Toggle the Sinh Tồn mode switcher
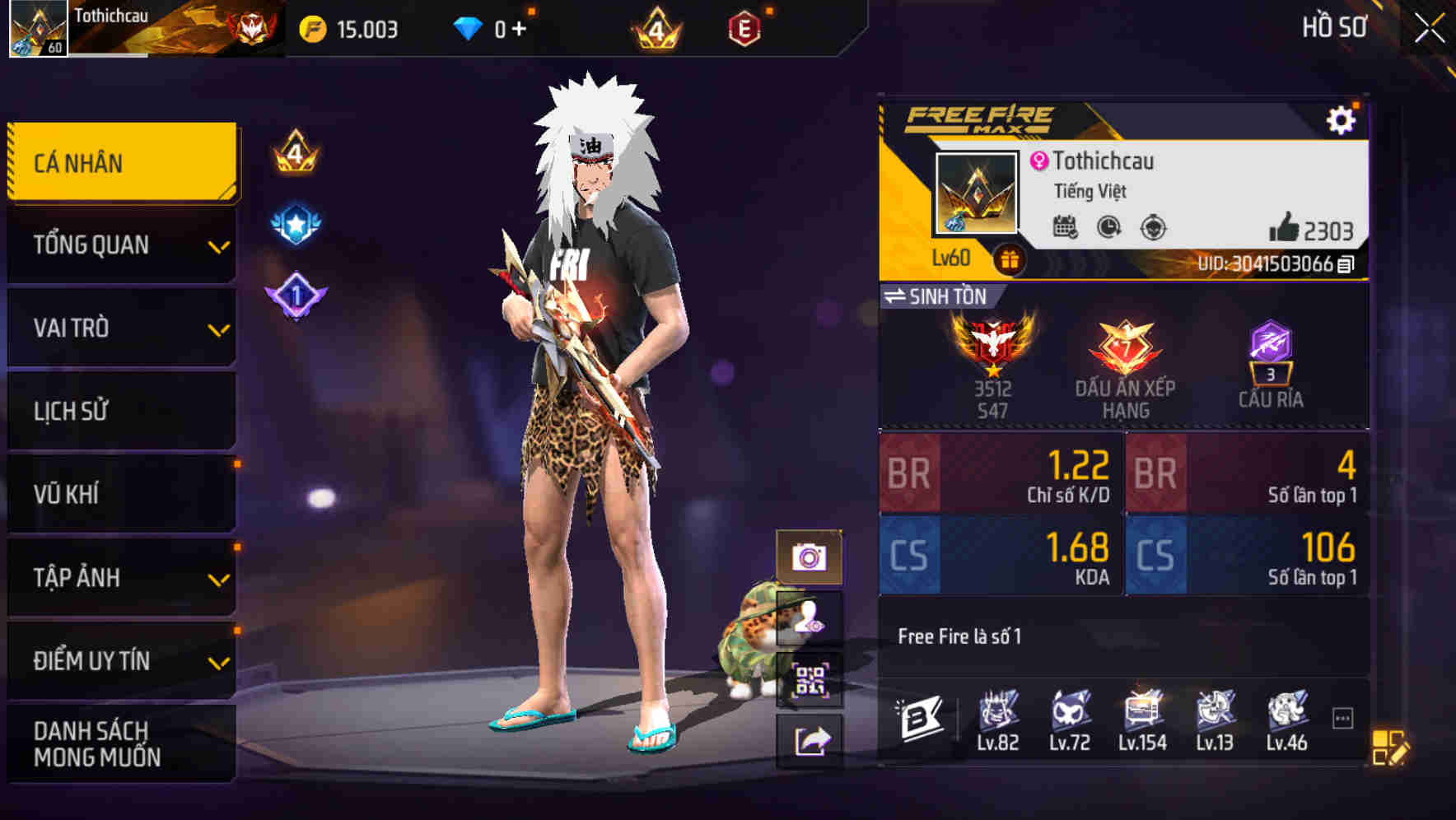Image resolution: width=1456 pixels, height=820 pixels. point(939,297)
